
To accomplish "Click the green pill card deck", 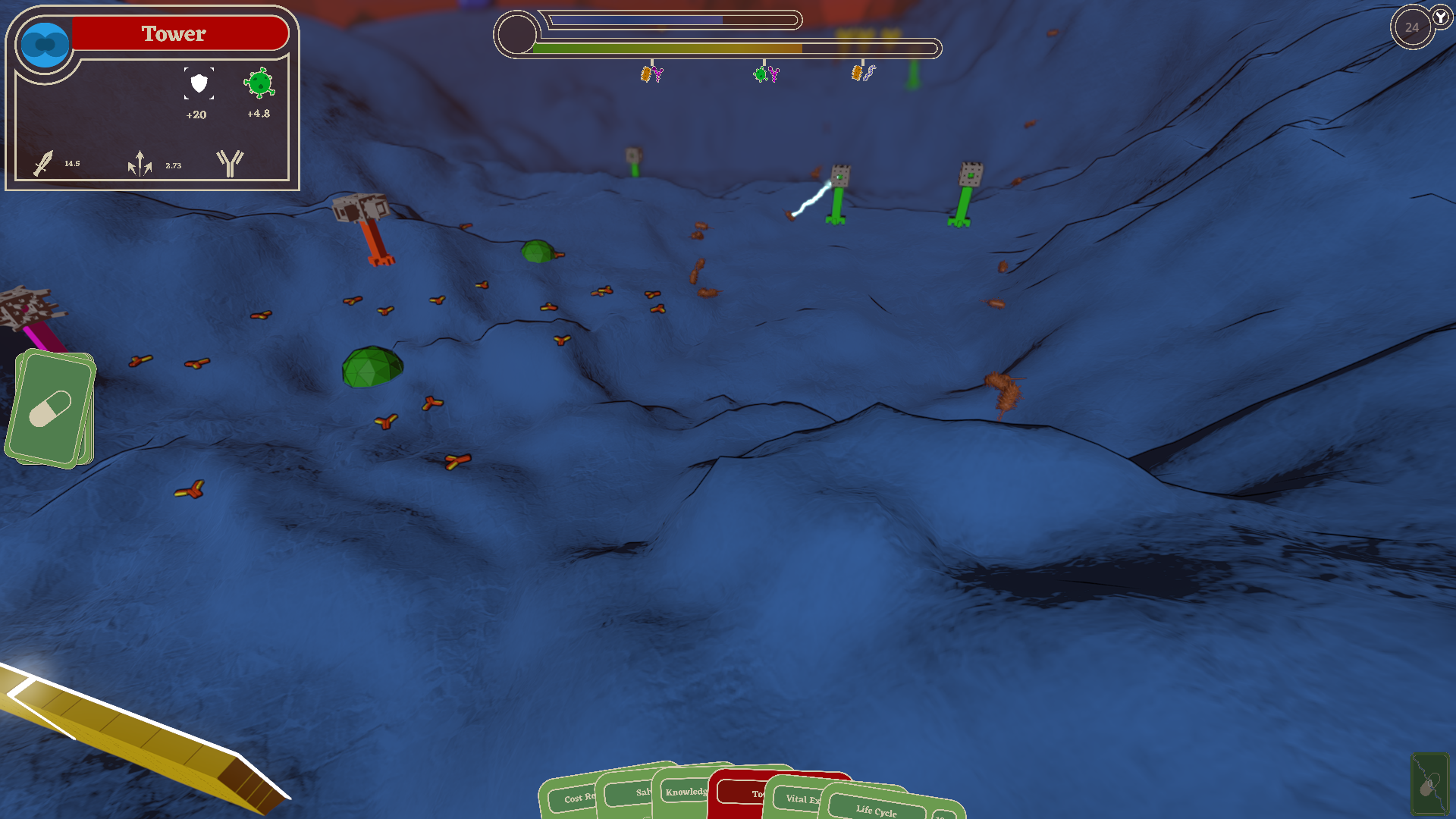I will pos(52,408).
